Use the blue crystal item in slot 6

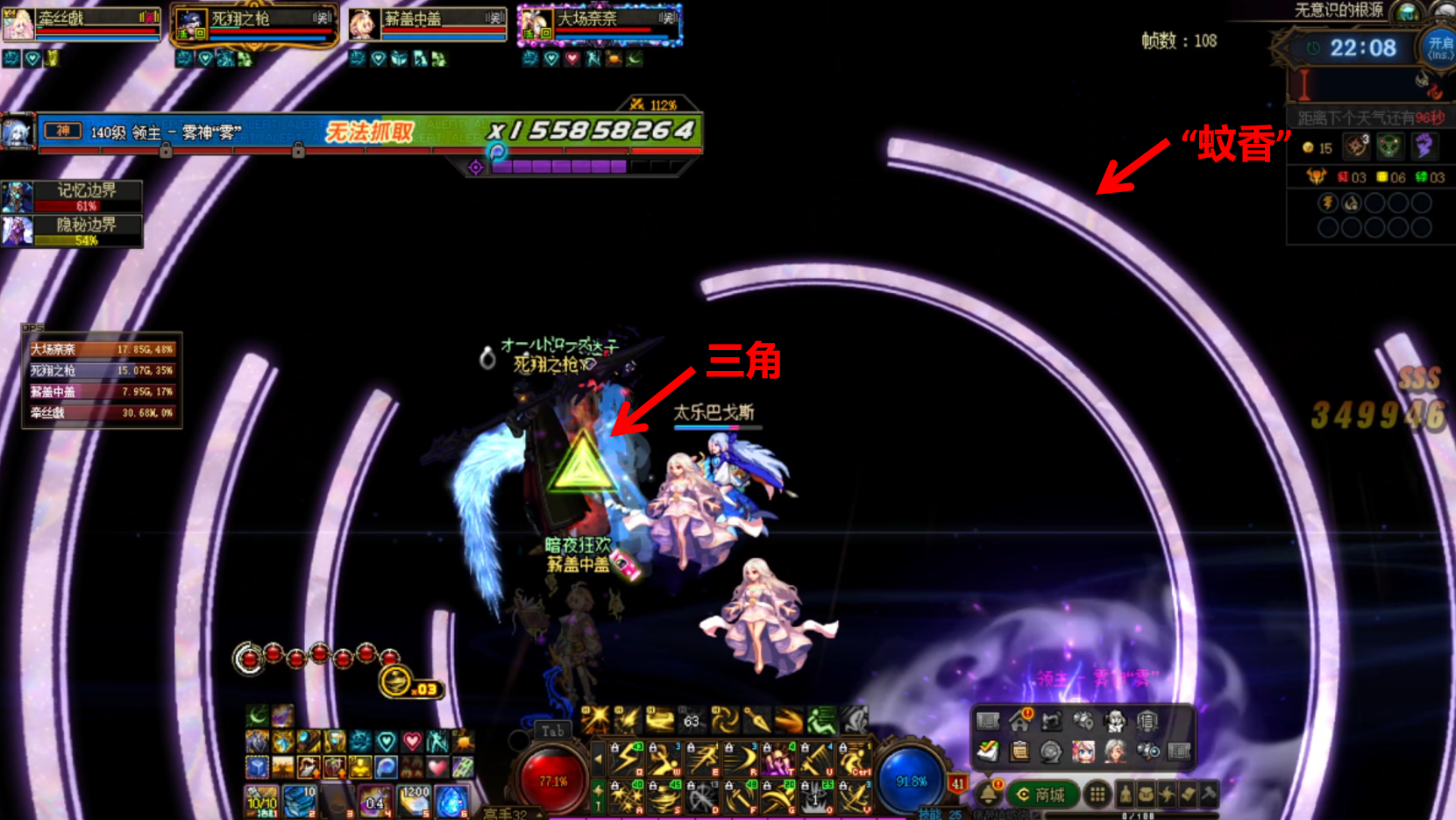451,801
